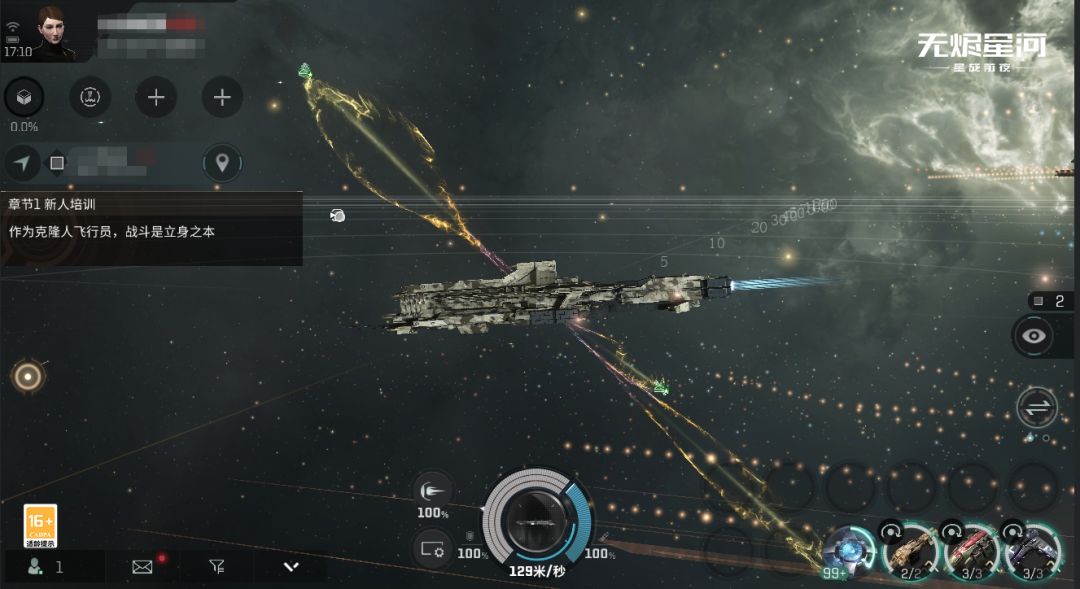Activate the afterburner speed module
Image resolution: width=1080 pixels, height=589 pixels.
point(432,491)
